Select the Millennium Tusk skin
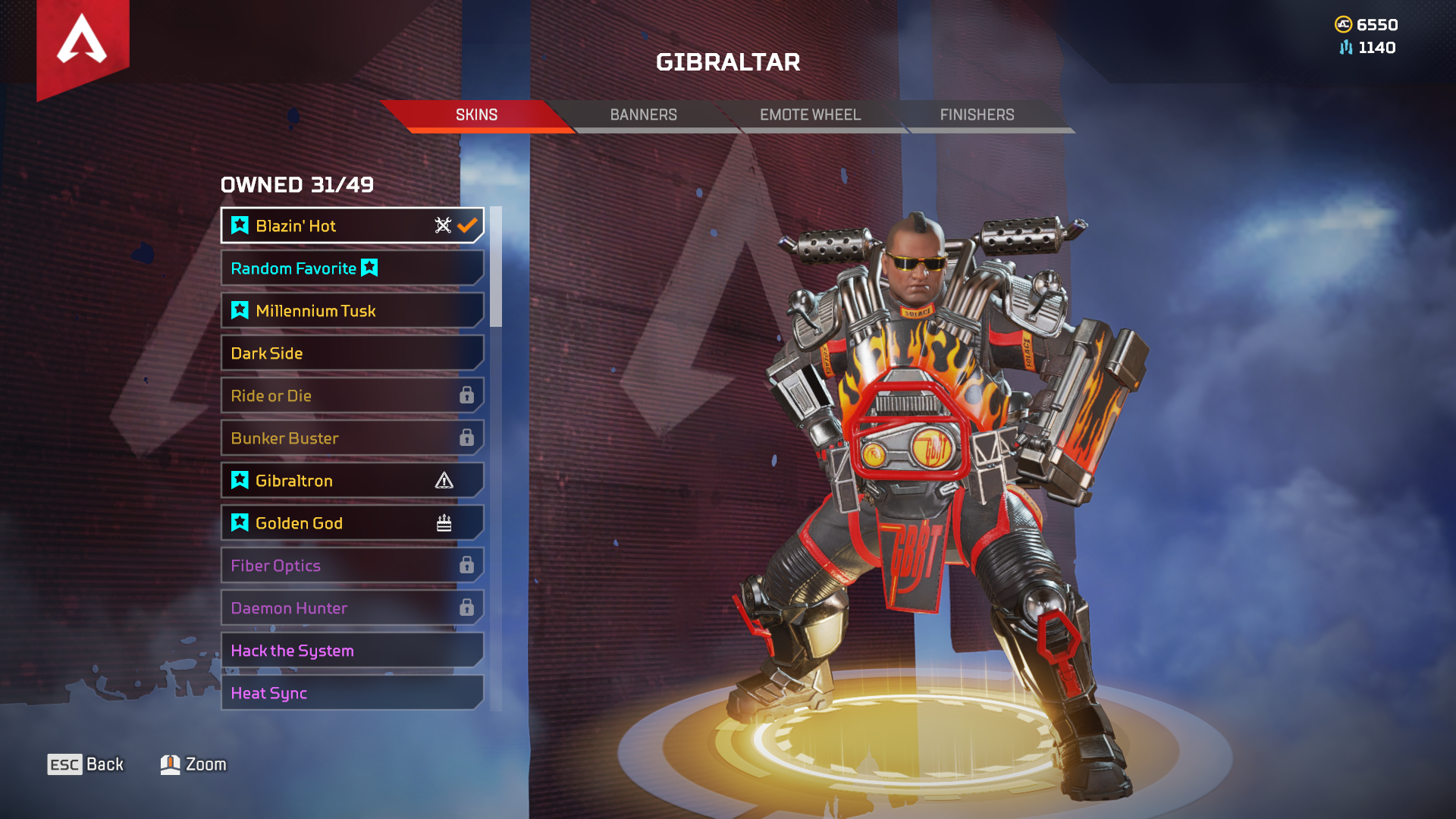1456x819 pixels. 352,311
